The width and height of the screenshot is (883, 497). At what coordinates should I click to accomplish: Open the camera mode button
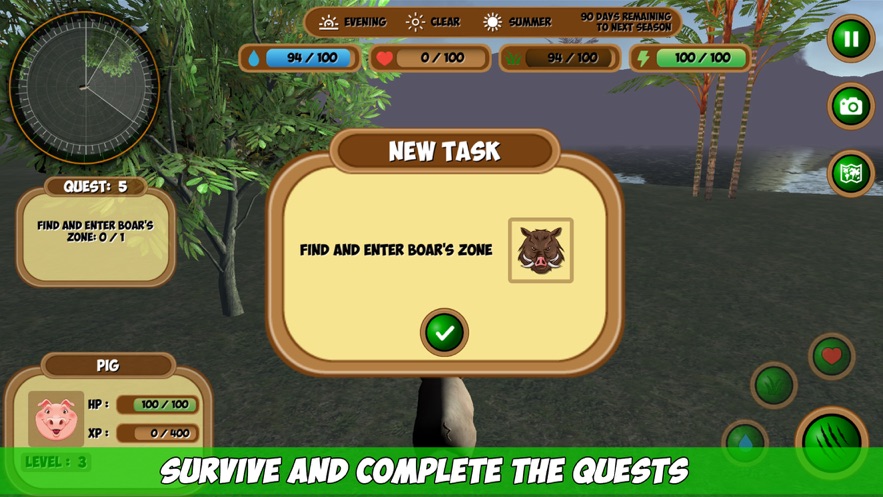851,106
